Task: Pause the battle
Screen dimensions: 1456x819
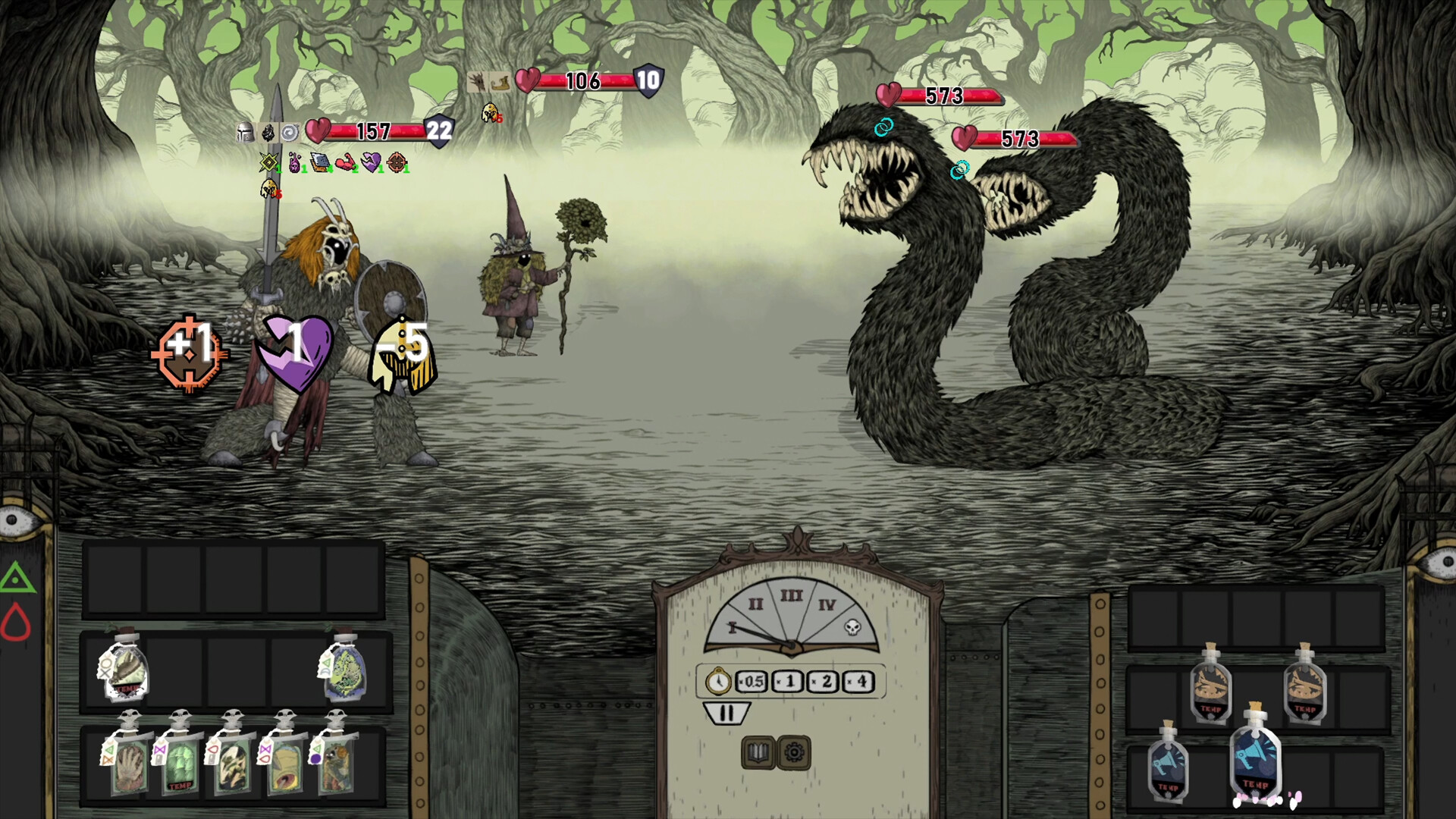Action: click(726, 714)
